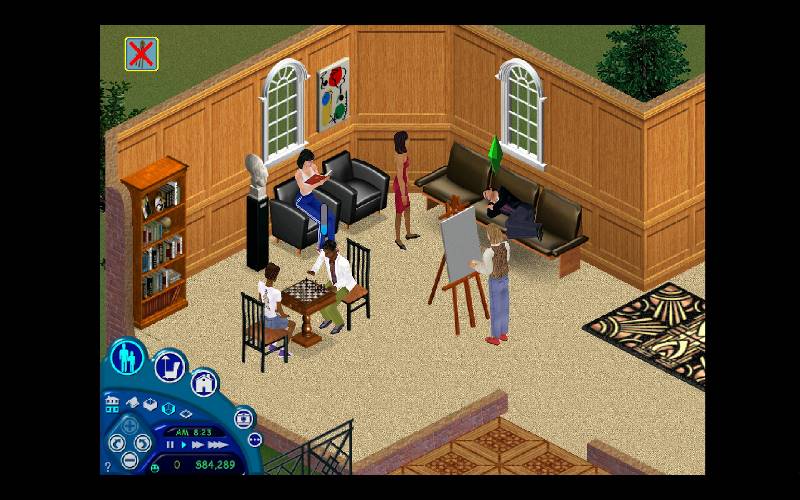Show the roof view
This screenshot has width=800, height=500.
(x=131, y=402)
